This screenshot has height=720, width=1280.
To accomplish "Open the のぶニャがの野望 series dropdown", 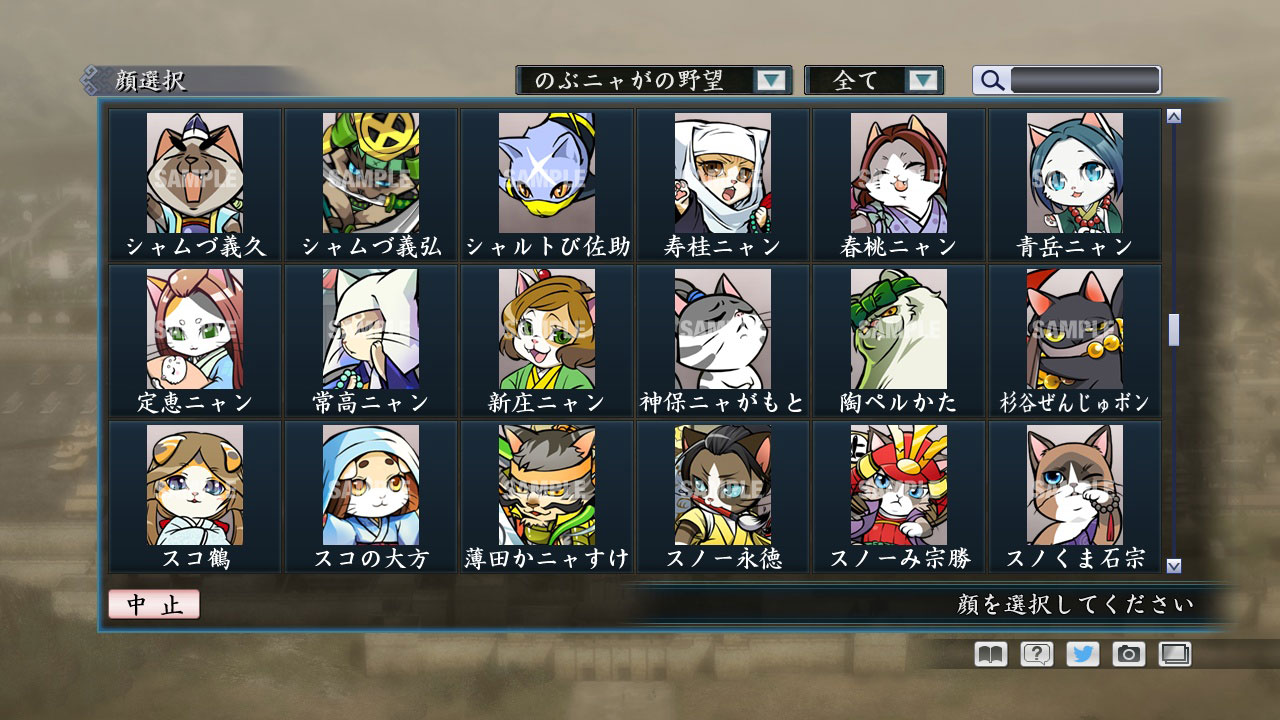I will (x=770, y=80).
